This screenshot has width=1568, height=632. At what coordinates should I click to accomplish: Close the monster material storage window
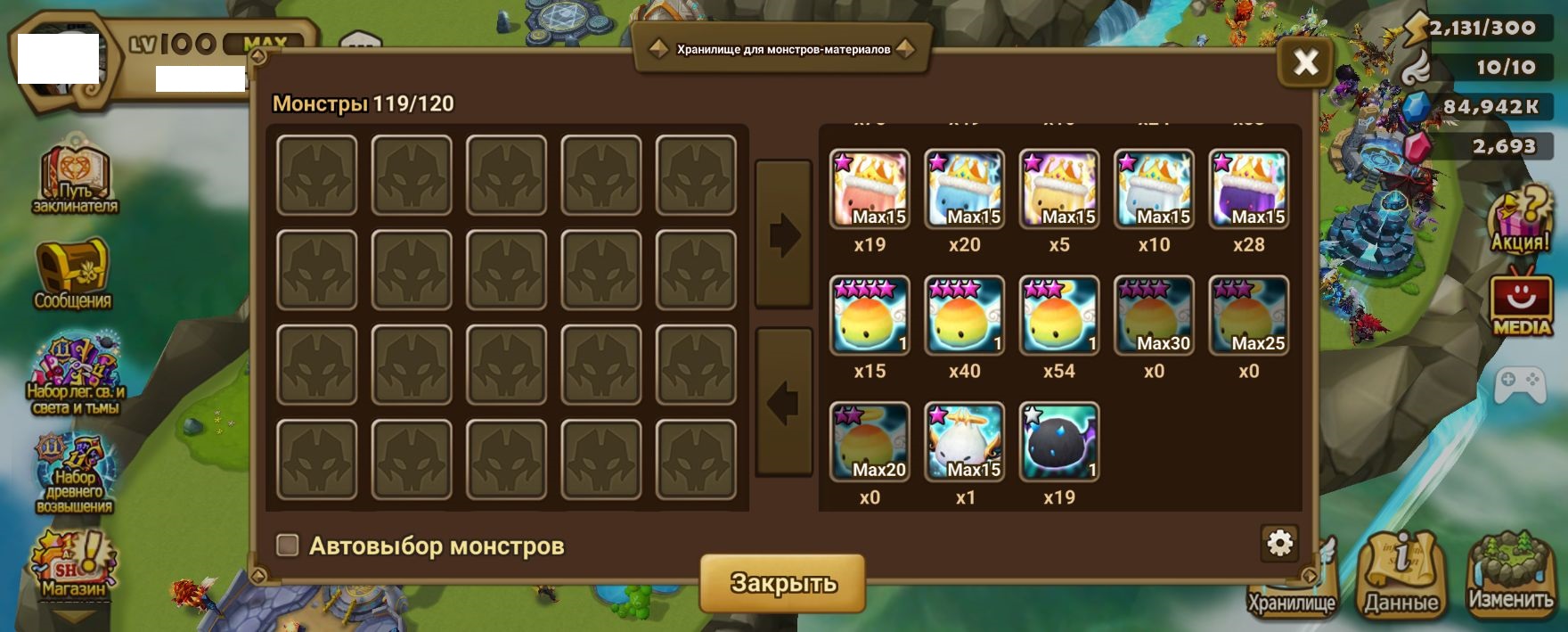point(1305,62)
